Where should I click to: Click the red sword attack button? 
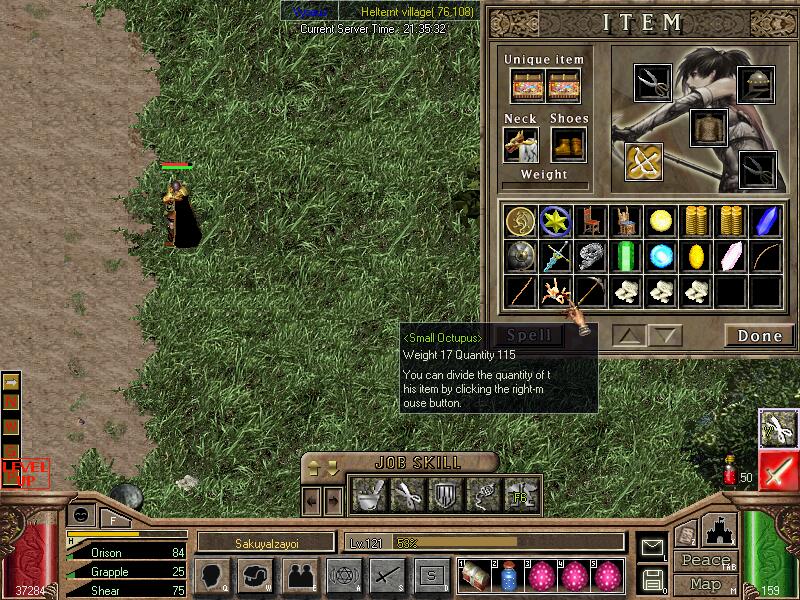pyautogui.click(x=778, y=470)
